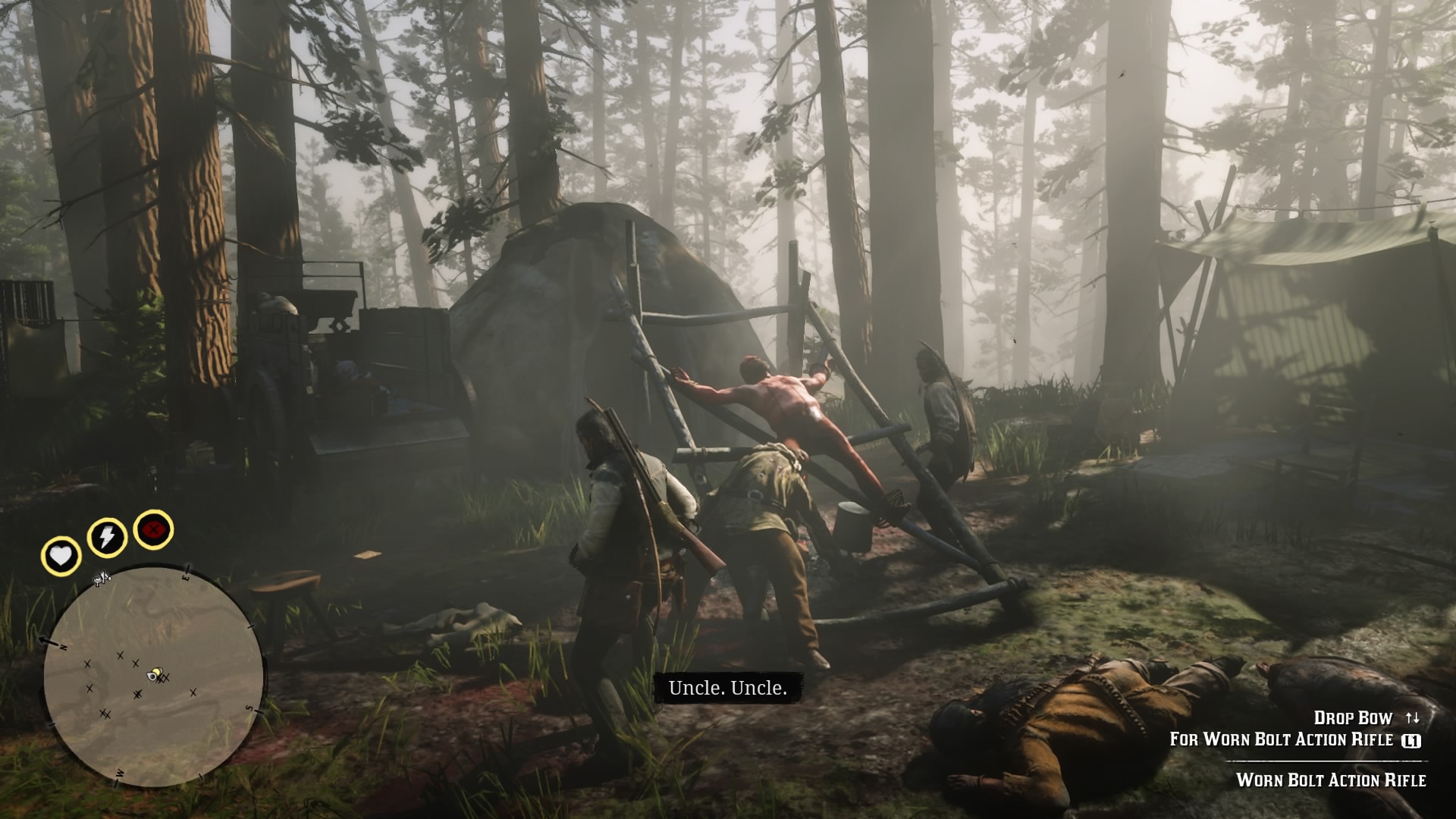Click the health core heart icon
The image size is (1456, 819).
(62, 555)
